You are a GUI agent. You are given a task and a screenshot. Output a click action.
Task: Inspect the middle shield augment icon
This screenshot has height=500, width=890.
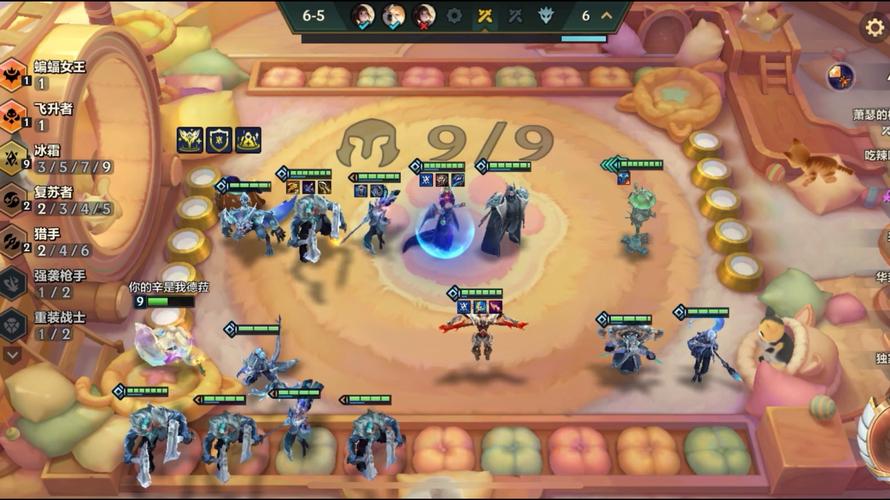[x=219, y=140]
